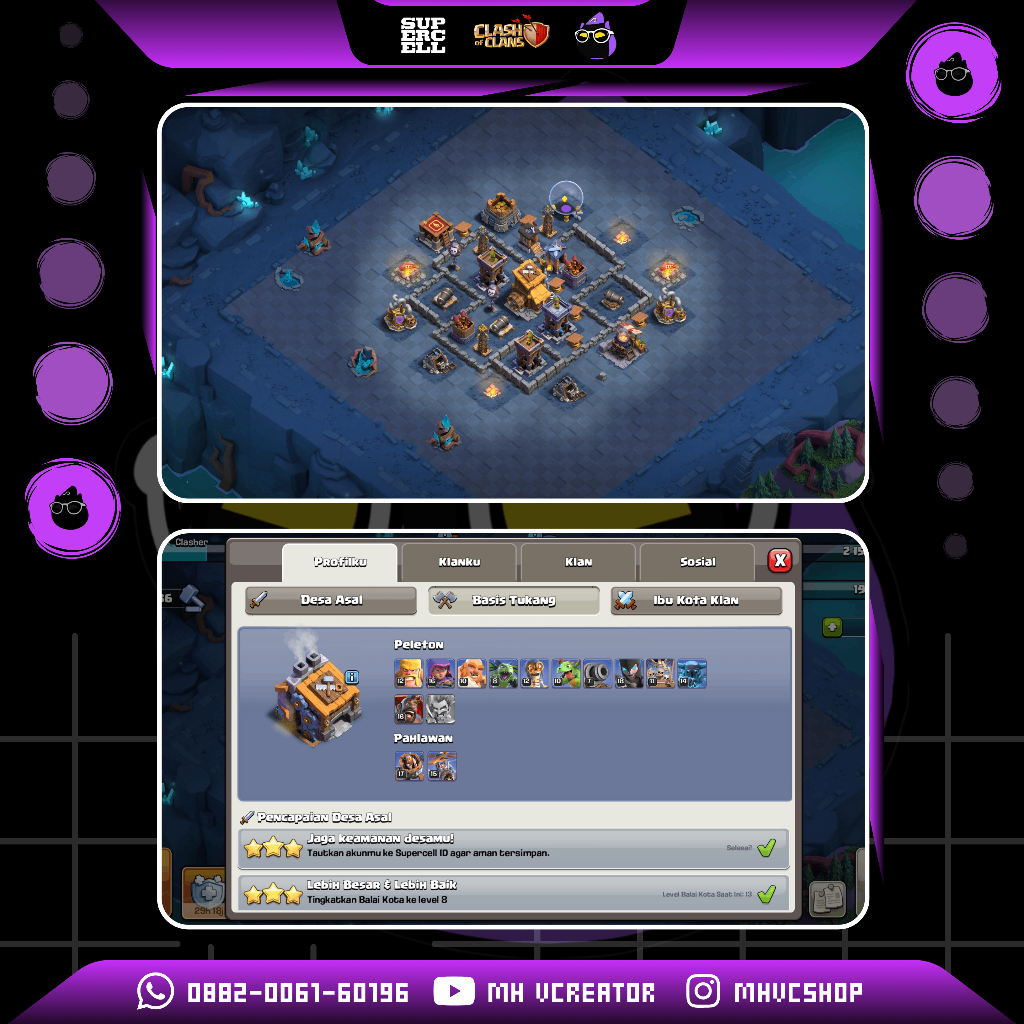The image size is (1024, 1024).
Task: Select the Klan tab
Action: [578, 562]
